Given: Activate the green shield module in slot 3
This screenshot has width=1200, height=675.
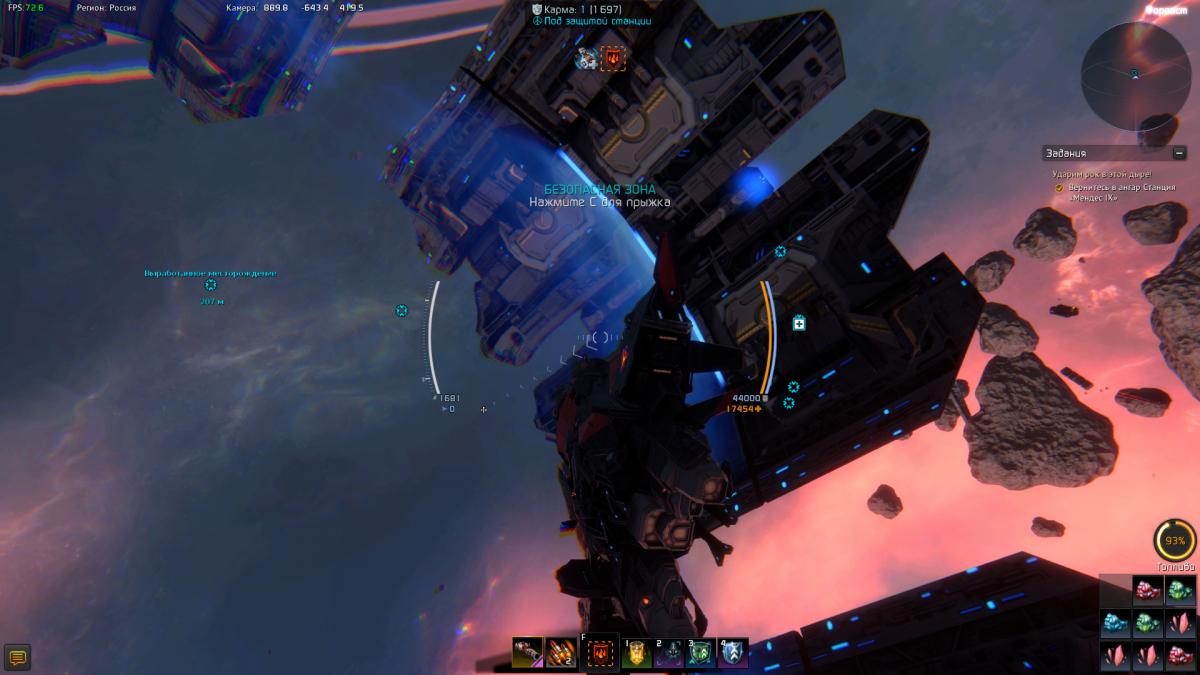Looking at the screenshot, I should [701, 654].
